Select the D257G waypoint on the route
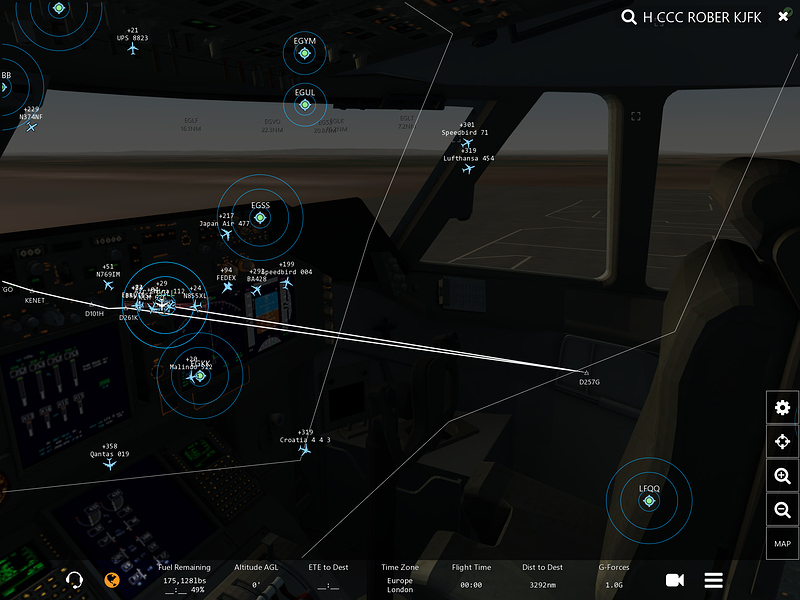The image size is (800, 600). tap(587, 372)
